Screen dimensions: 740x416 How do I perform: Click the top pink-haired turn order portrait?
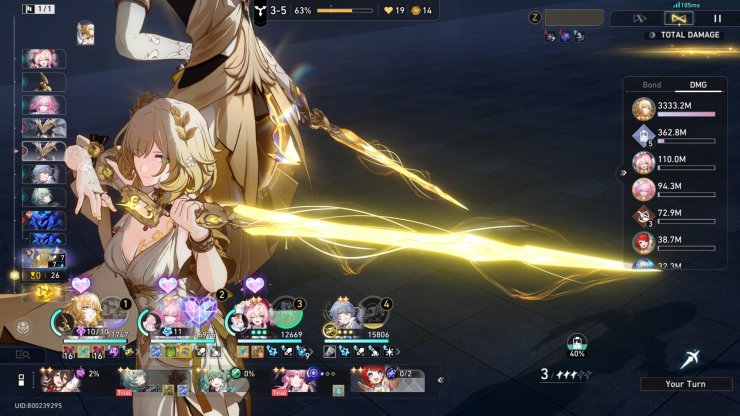point(43,60)
